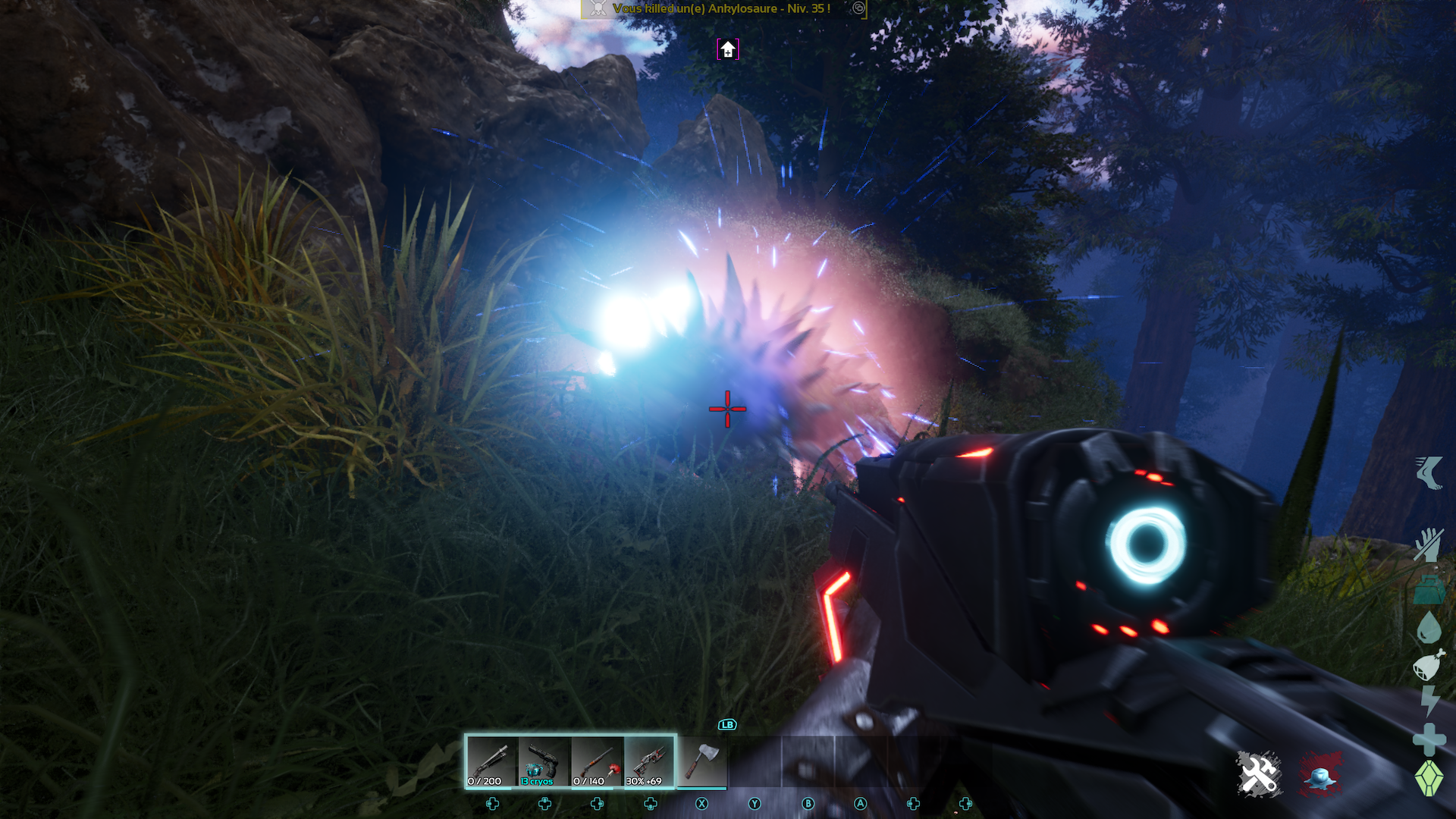
Task: Select the metal hatchet slot
Action: [x=702, y=761]
